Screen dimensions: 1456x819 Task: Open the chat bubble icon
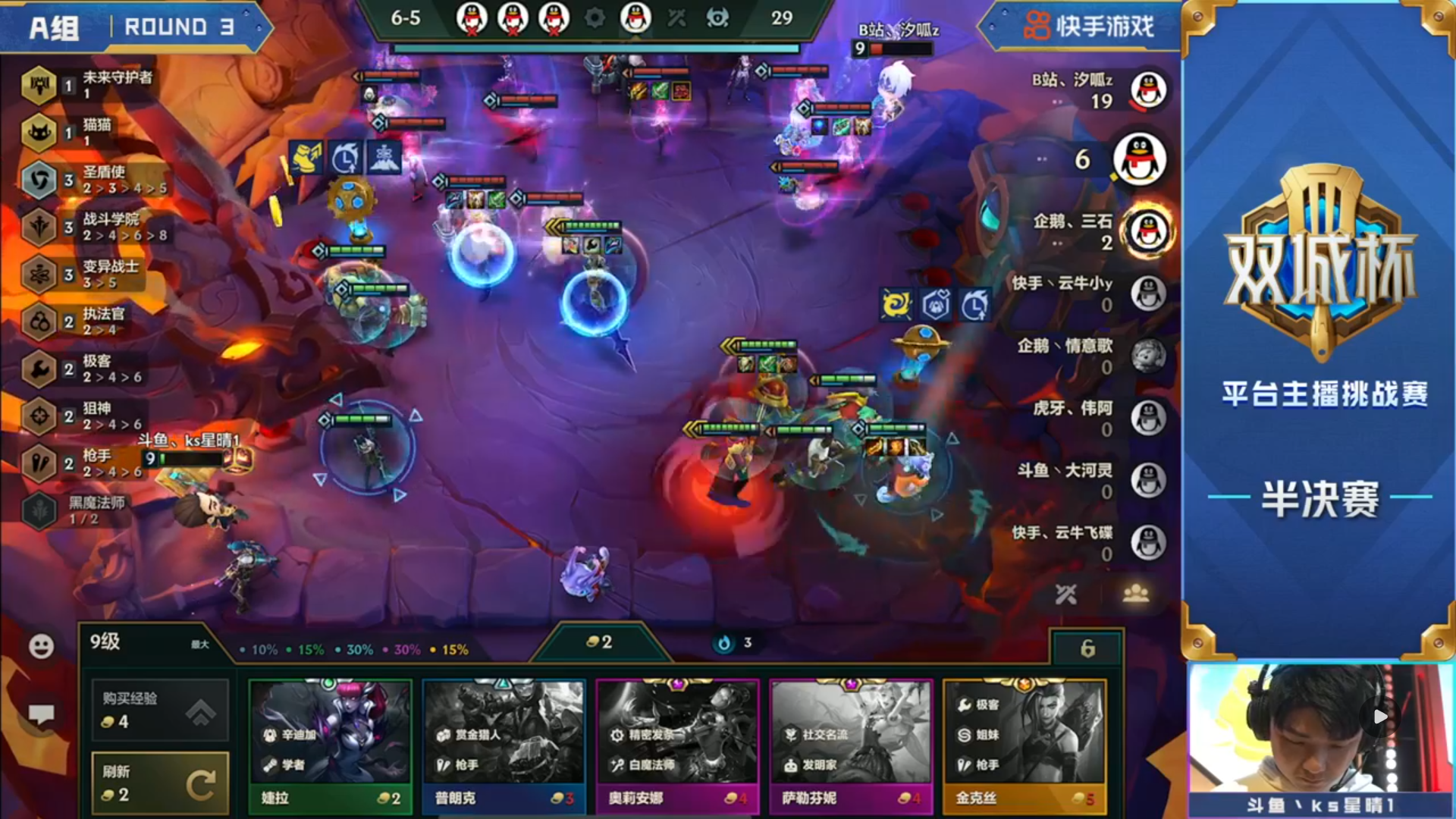41,714
